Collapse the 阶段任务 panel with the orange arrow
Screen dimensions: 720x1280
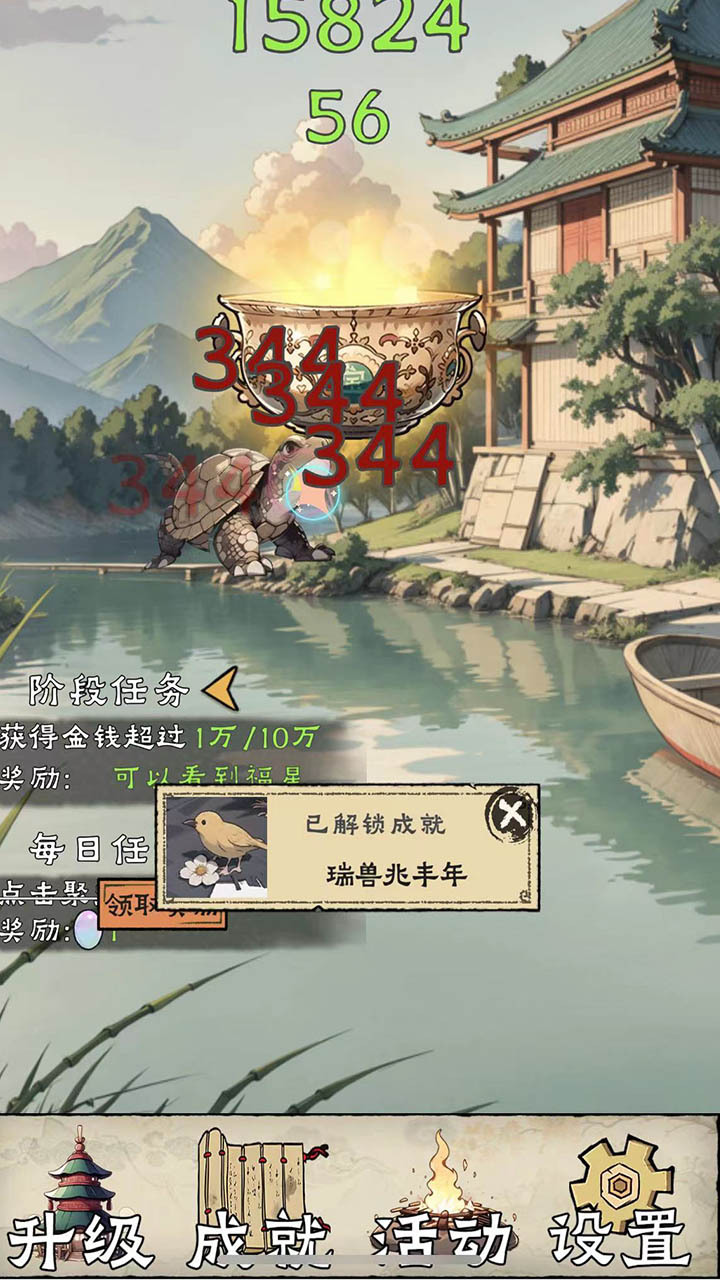point(221,688)
